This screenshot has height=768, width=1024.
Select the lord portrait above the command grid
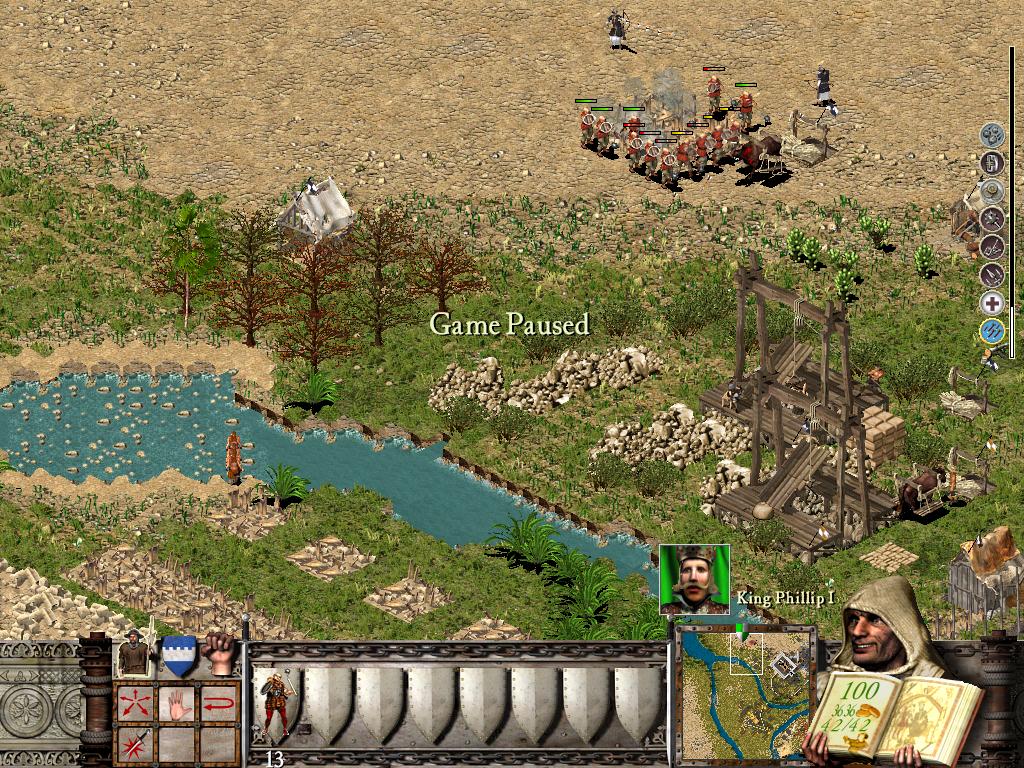coord(135,655)
